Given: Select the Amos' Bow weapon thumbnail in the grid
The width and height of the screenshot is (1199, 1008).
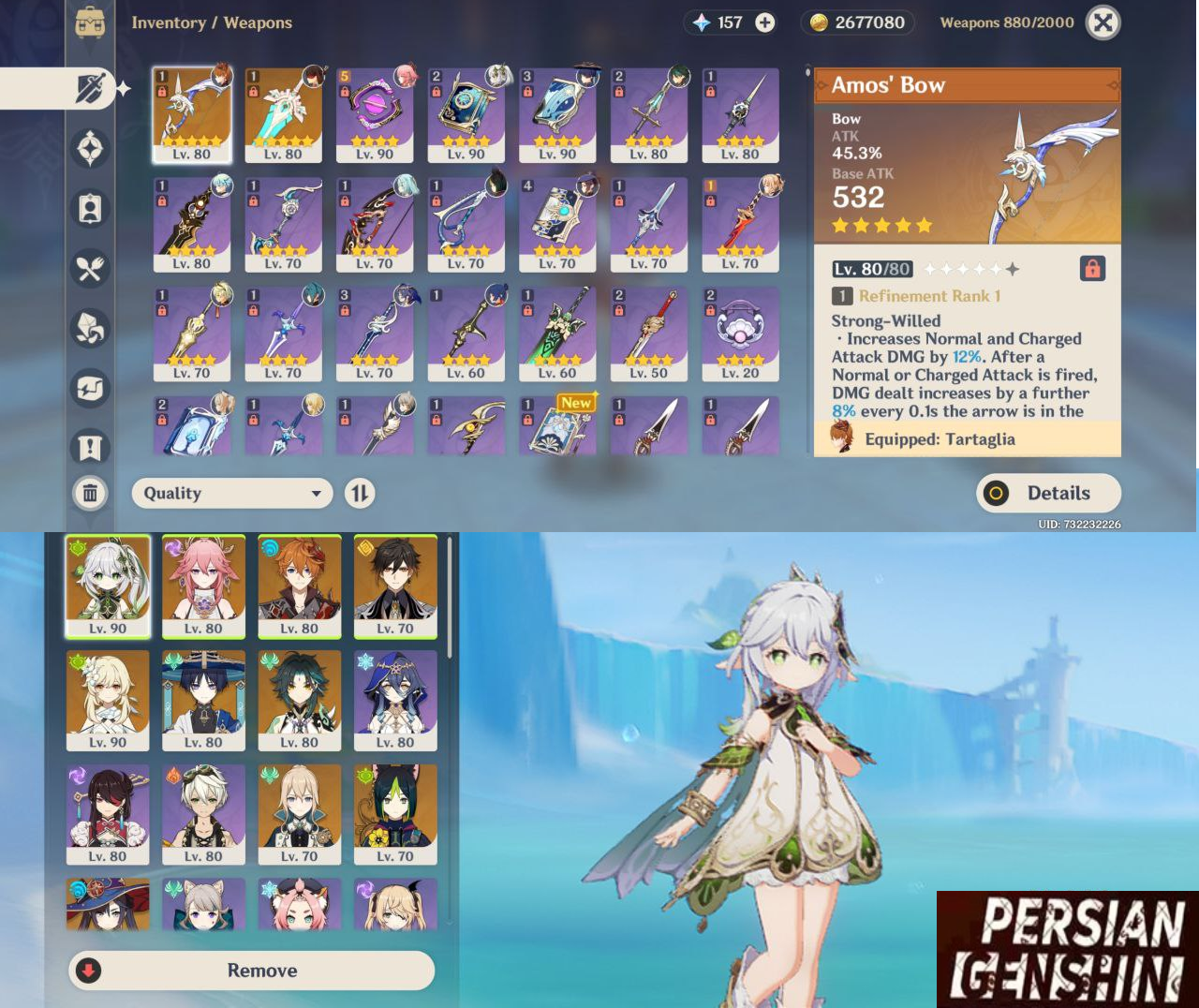Looking at the screenshot, I should [x=192, y=112].
